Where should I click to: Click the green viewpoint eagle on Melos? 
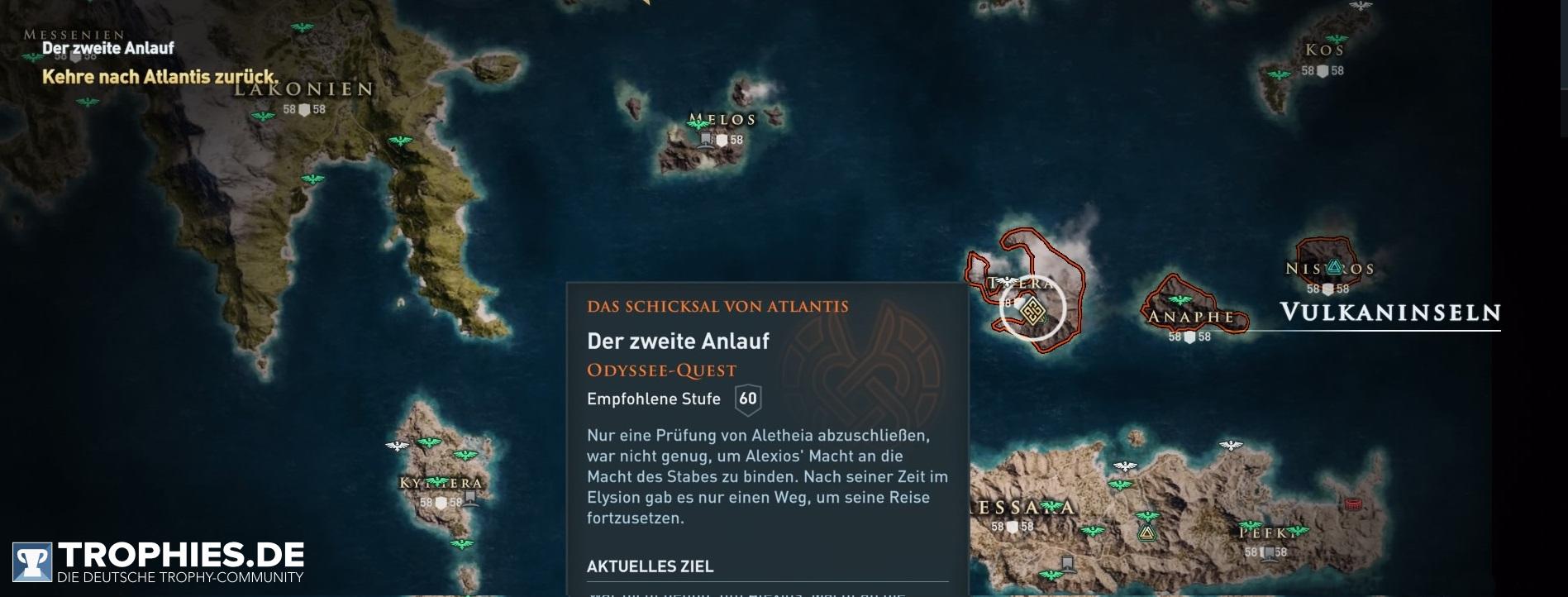pyautogui.click(x=701, y=124)
